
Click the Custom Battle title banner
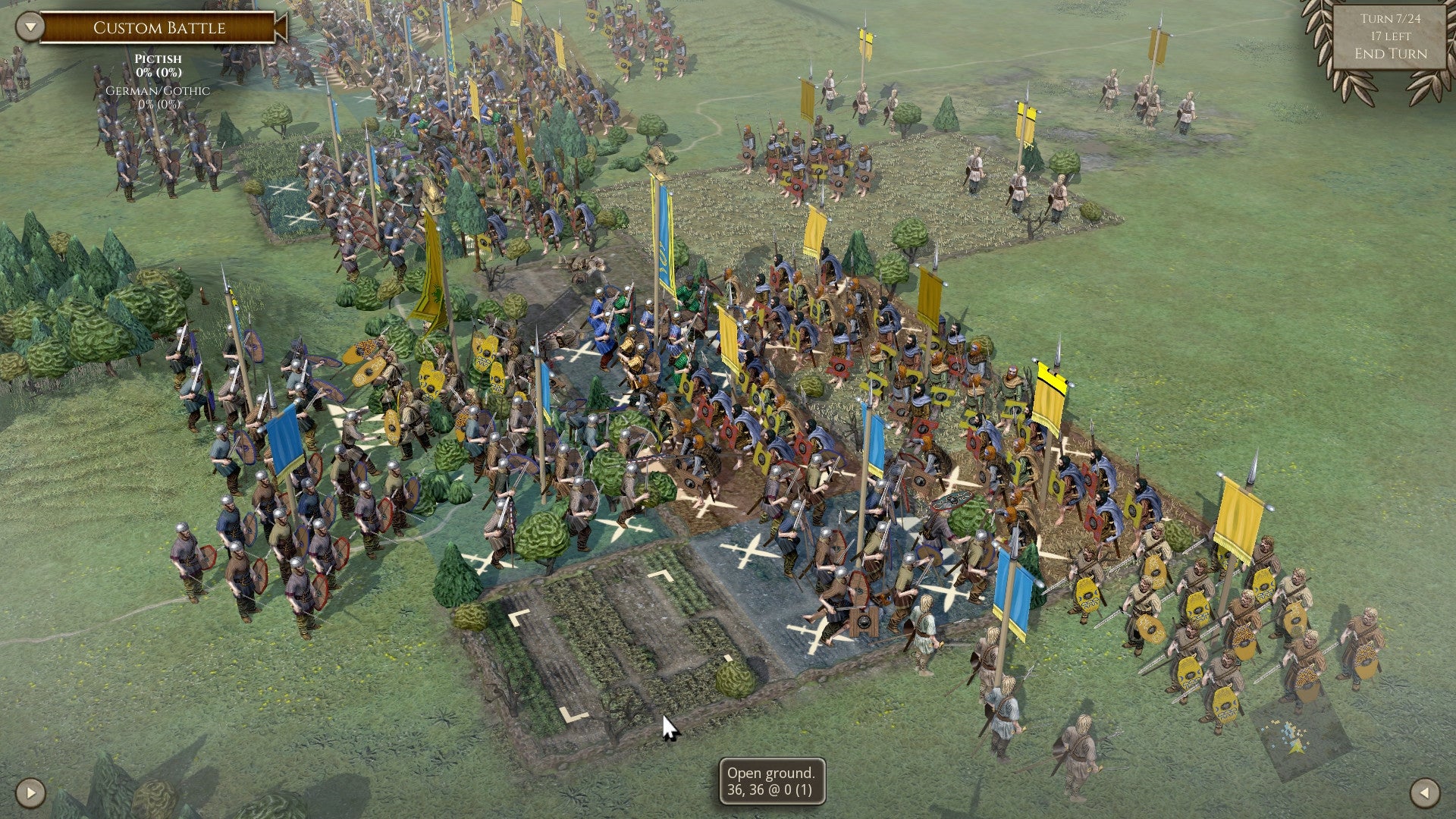point(159,28)
